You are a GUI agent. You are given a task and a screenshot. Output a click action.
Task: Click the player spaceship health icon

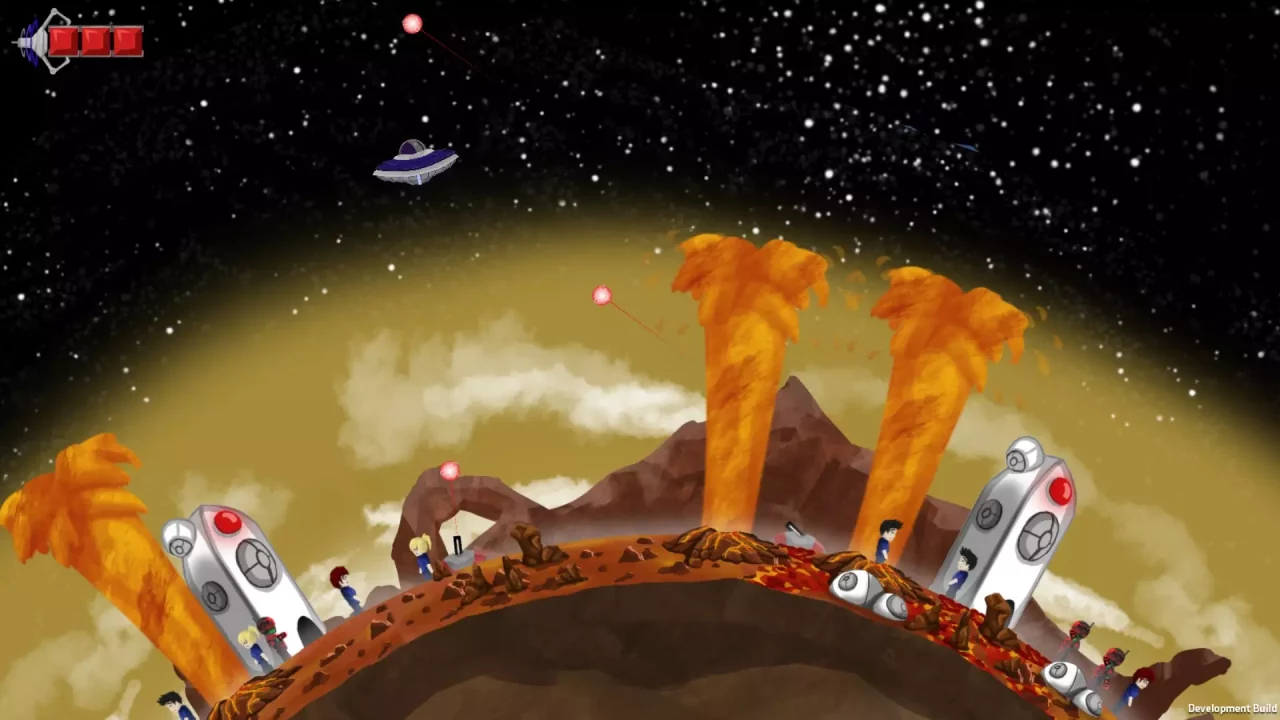tap(32, 40)
